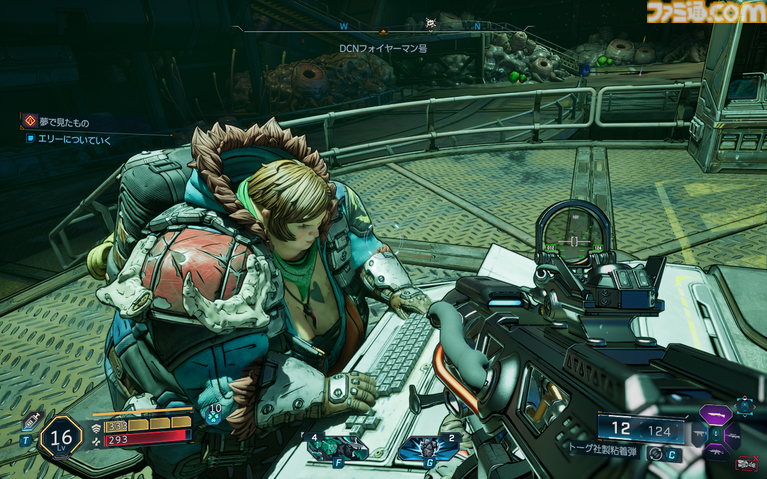Screen dimensions: 767x479
Task: Toggle the トーグ社製粘着弾 fire mode swap icon
Action: 655,452
